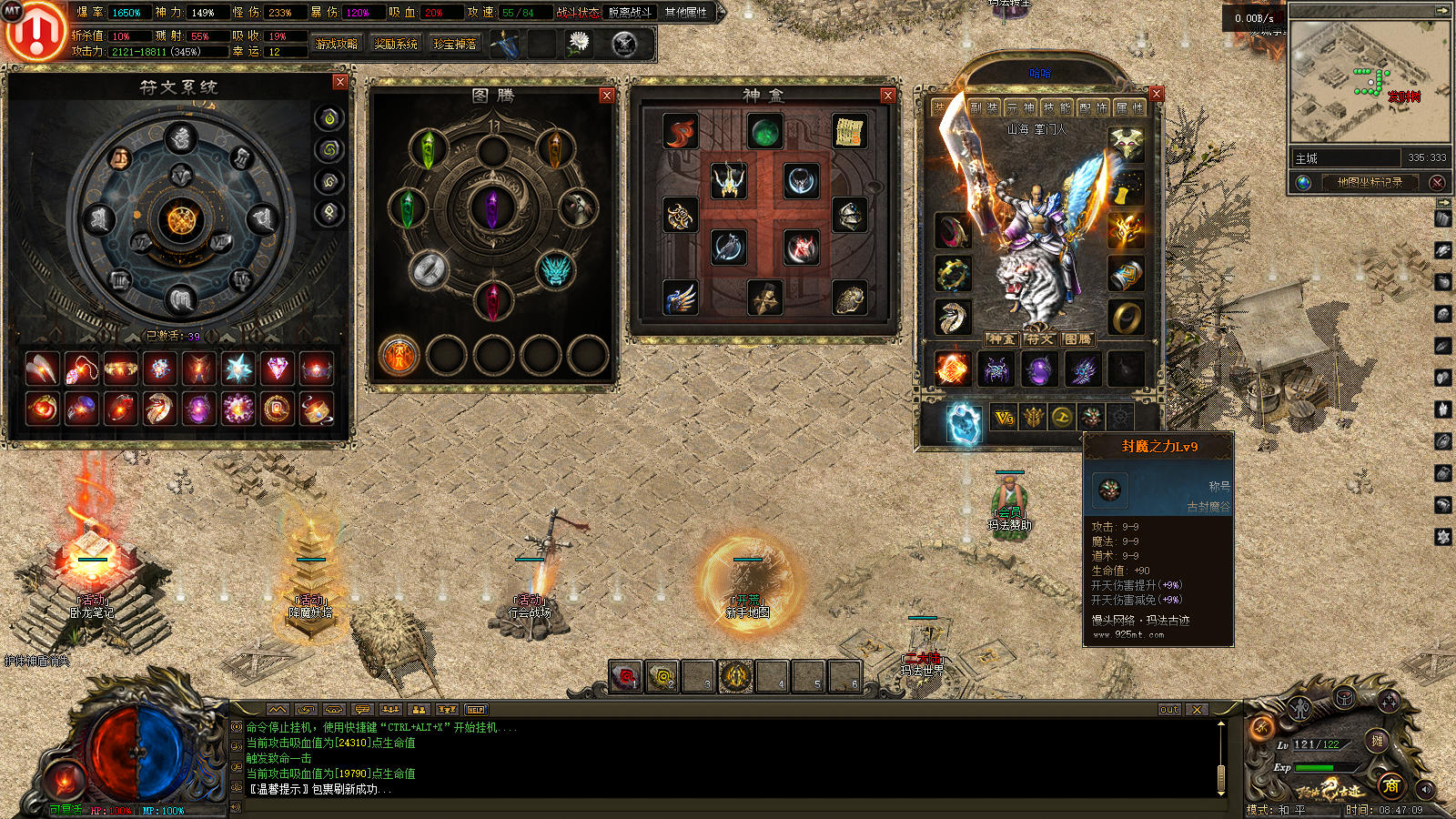Select the blue dragon head totem
Screen dimensions: 1456x819
click(554, 270)
